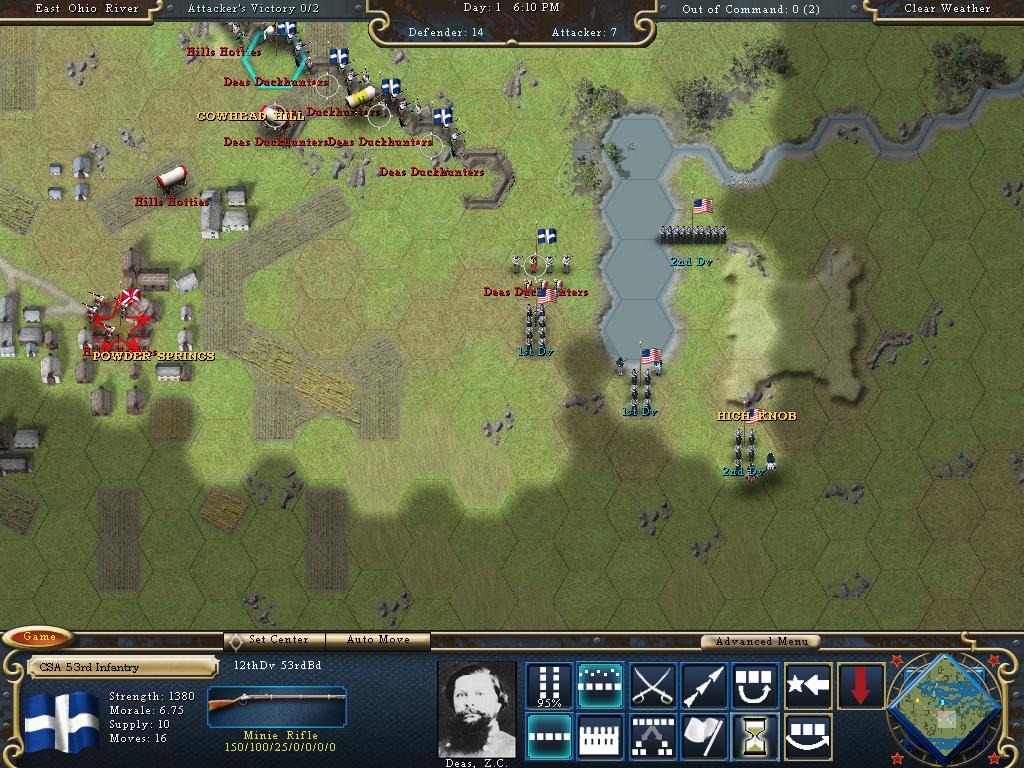The width and height of the screenshot is (1024, 768).
Task: Activate Auto Move
Action: [x=379, y=640]
